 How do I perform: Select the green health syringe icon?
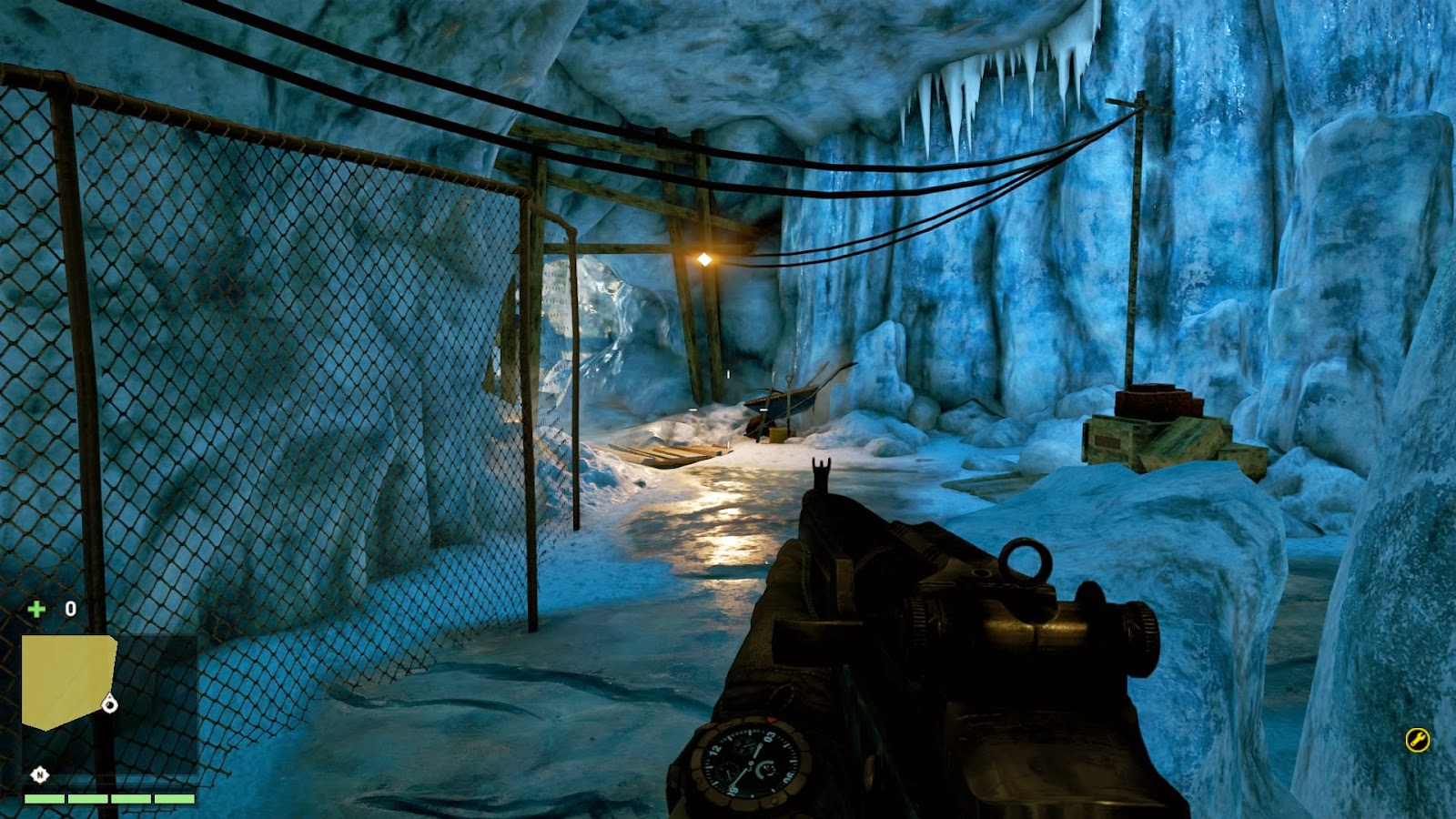[36, 609]
